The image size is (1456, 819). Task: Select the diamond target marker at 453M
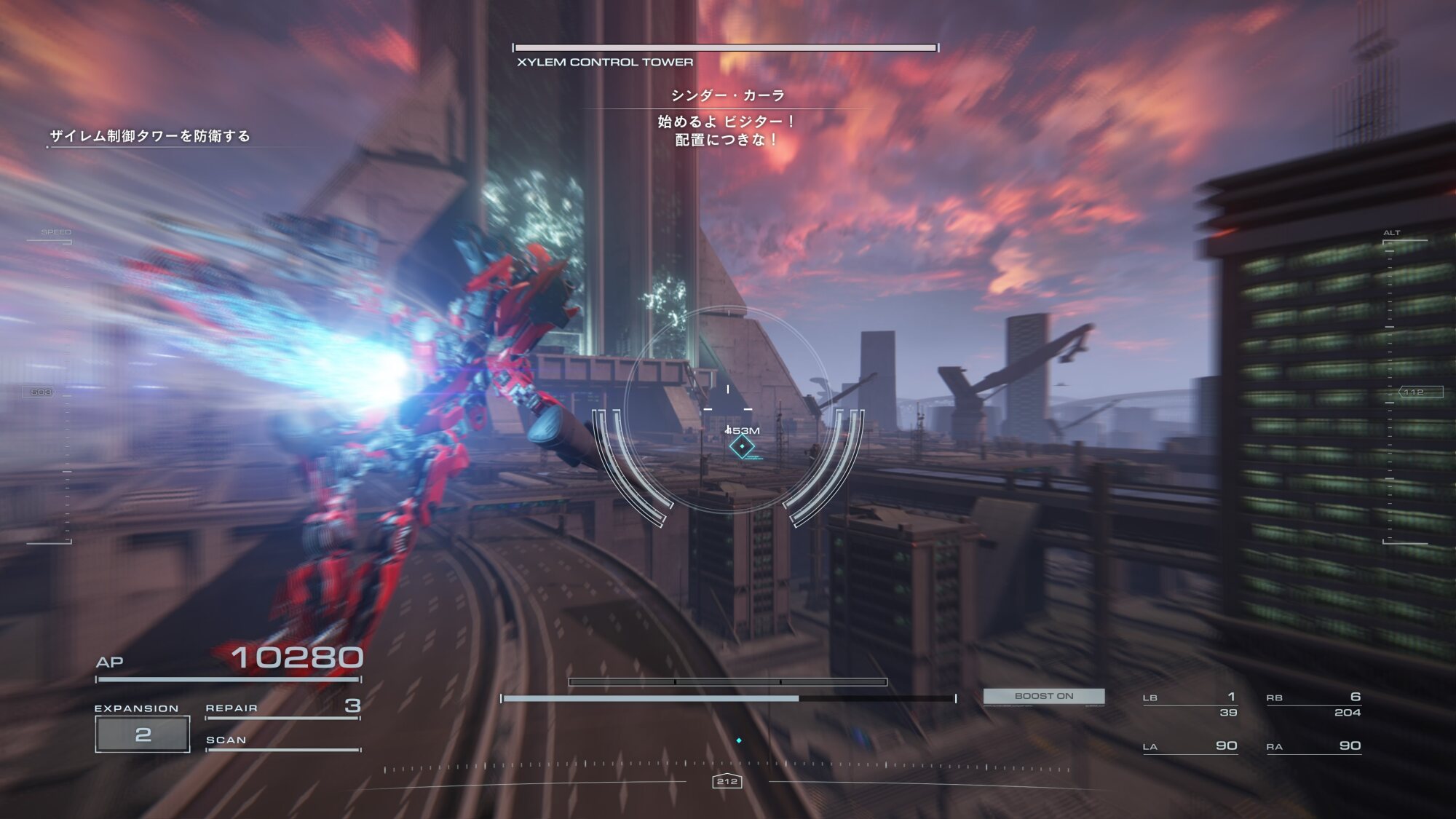point(742,446)
